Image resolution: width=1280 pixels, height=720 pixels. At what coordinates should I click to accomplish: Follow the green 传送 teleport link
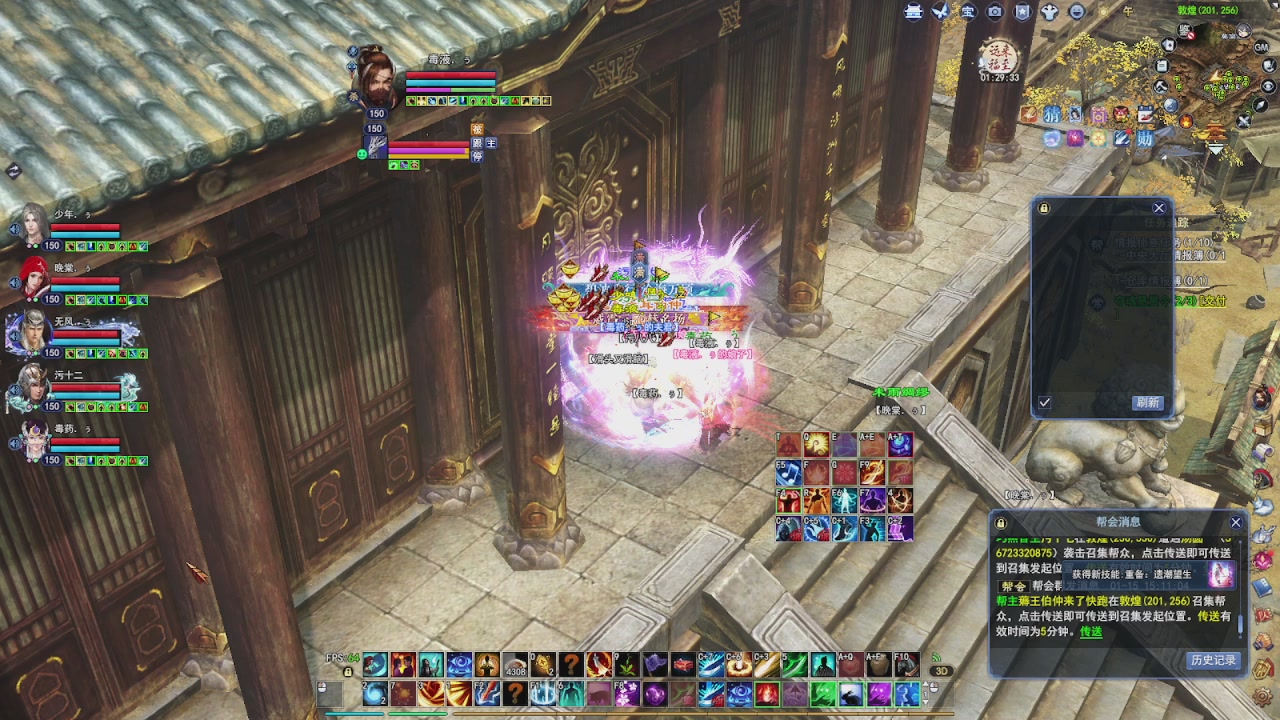pyautogui.click(x=1090, y=631)
